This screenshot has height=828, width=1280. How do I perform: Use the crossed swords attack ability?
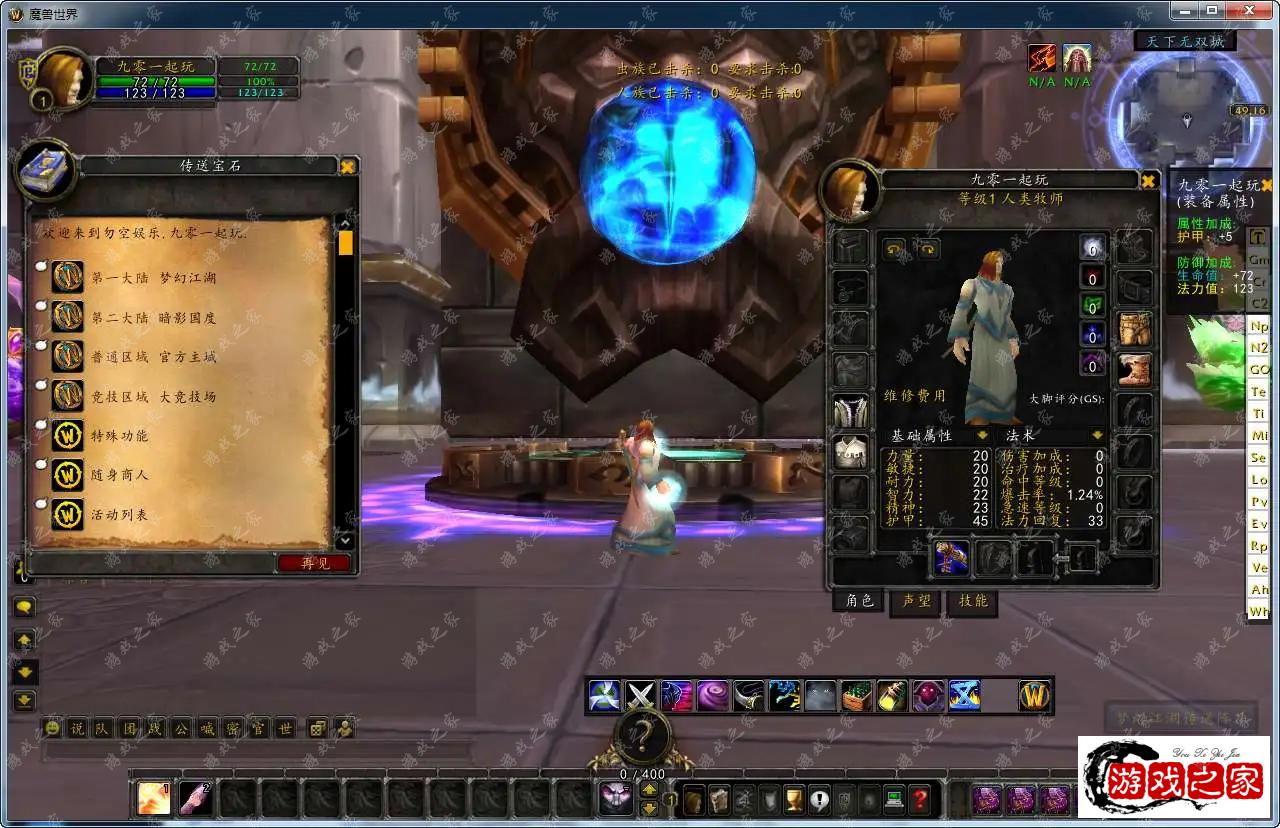coord(640,696)
